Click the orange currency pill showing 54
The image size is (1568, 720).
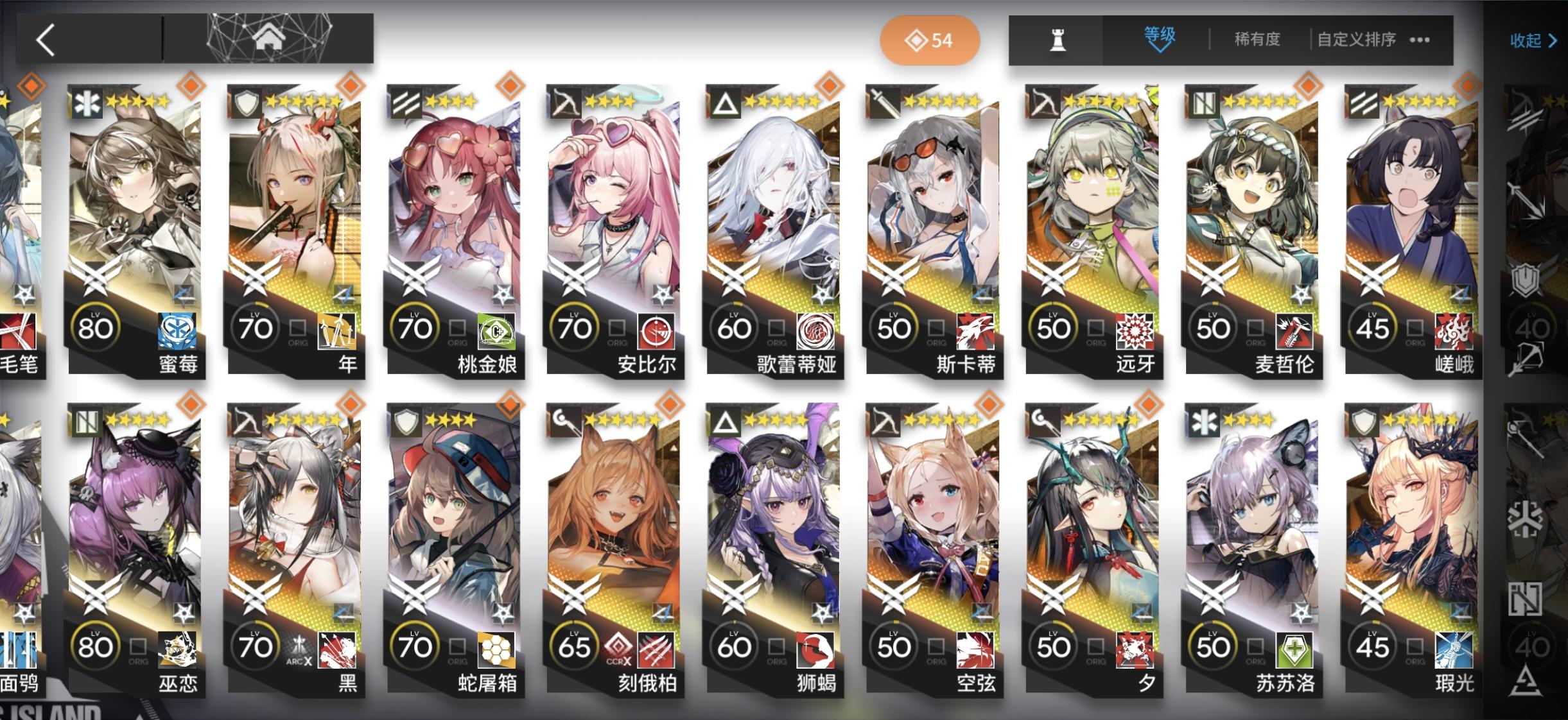[x=930, y=40]
